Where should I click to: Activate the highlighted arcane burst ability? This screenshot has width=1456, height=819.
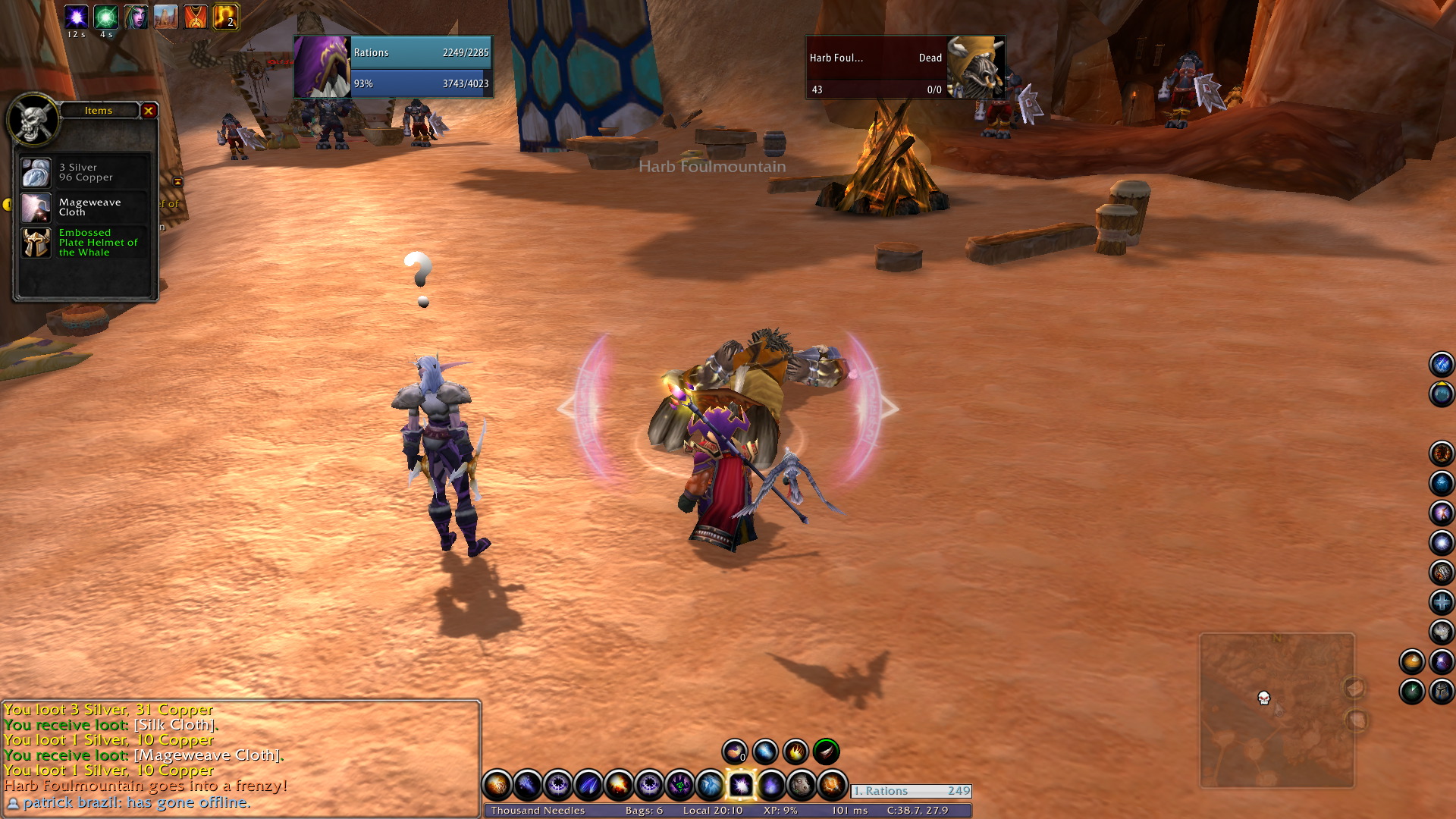[x=740, y=786]
